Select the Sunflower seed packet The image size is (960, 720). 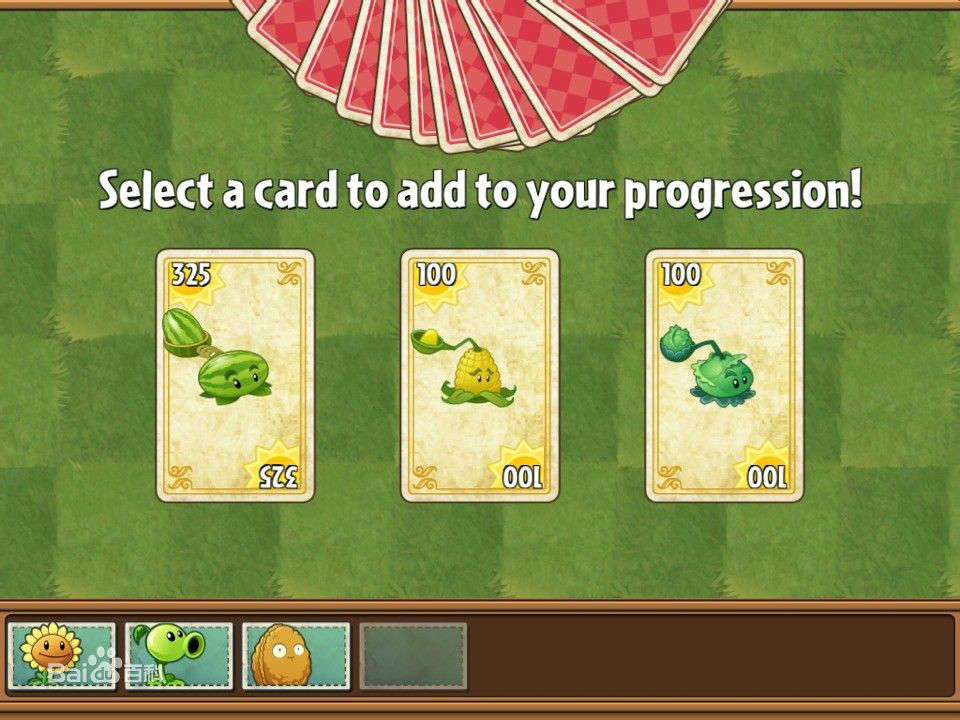point(62,656)
